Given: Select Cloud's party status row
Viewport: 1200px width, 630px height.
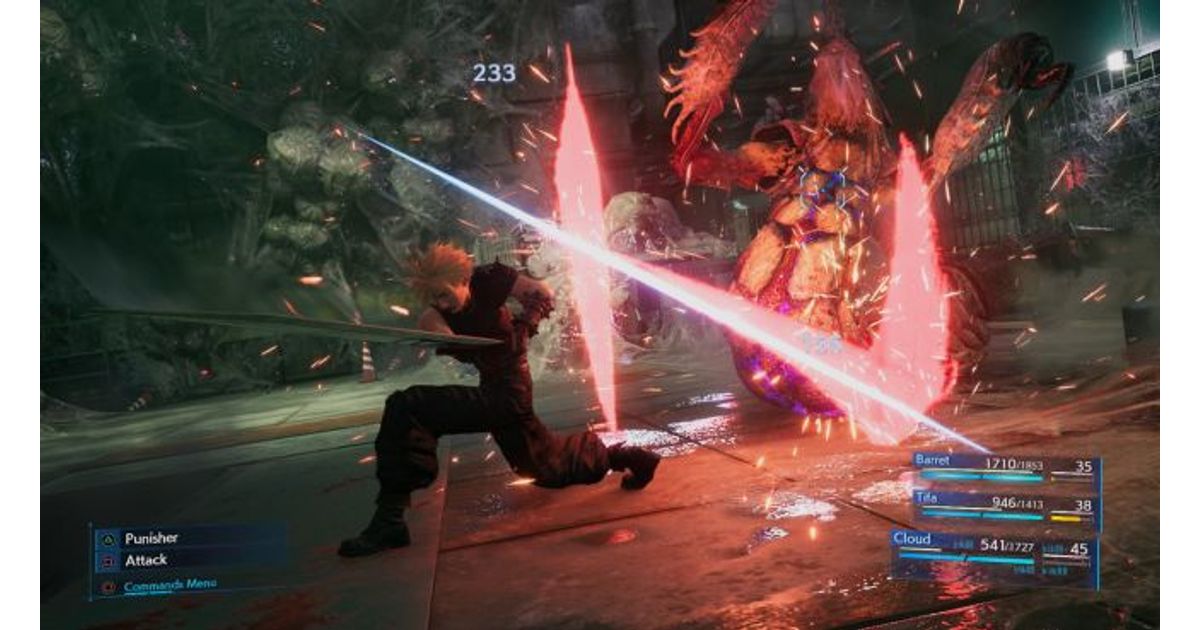Looking at the screenshot, I should 995,553.
